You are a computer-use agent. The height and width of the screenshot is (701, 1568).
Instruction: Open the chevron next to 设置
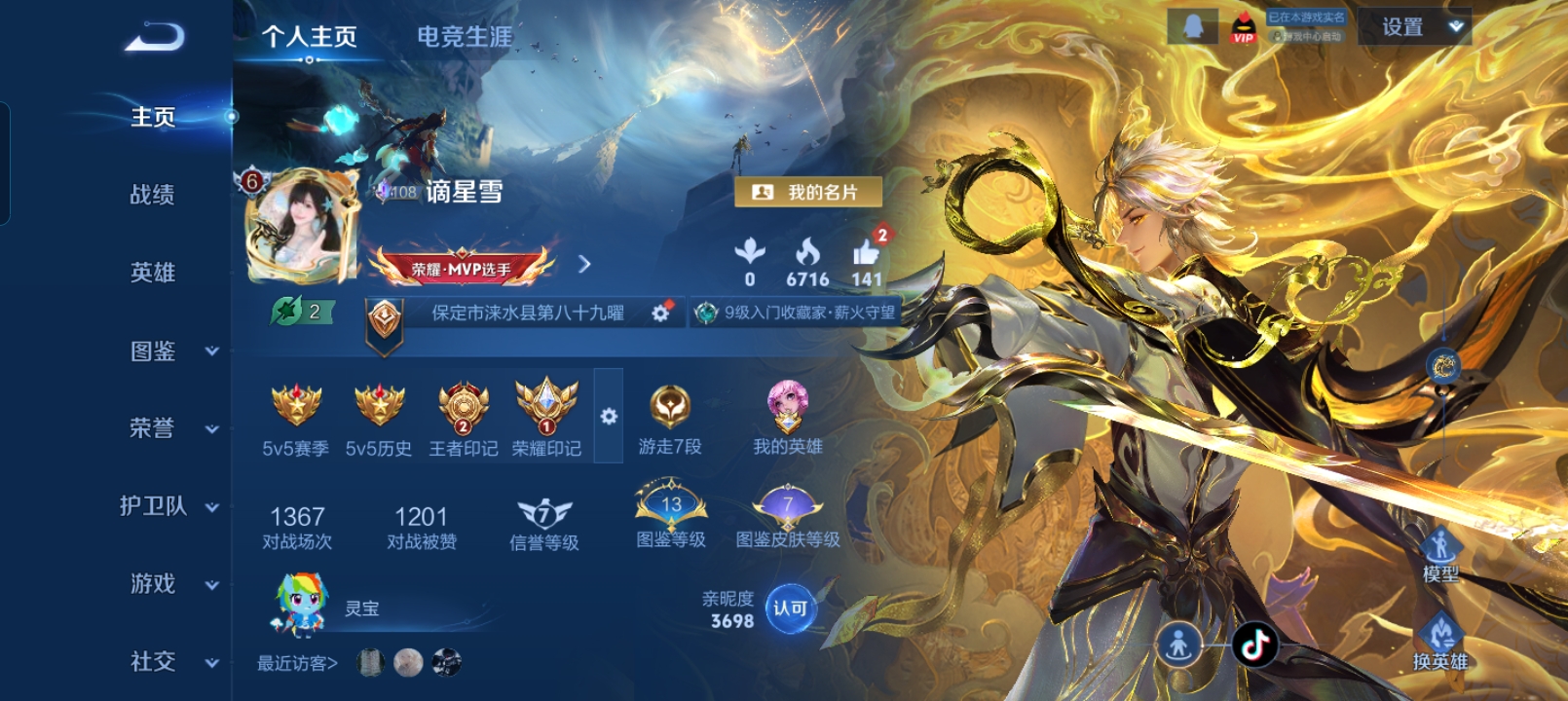click(1455, 27)
